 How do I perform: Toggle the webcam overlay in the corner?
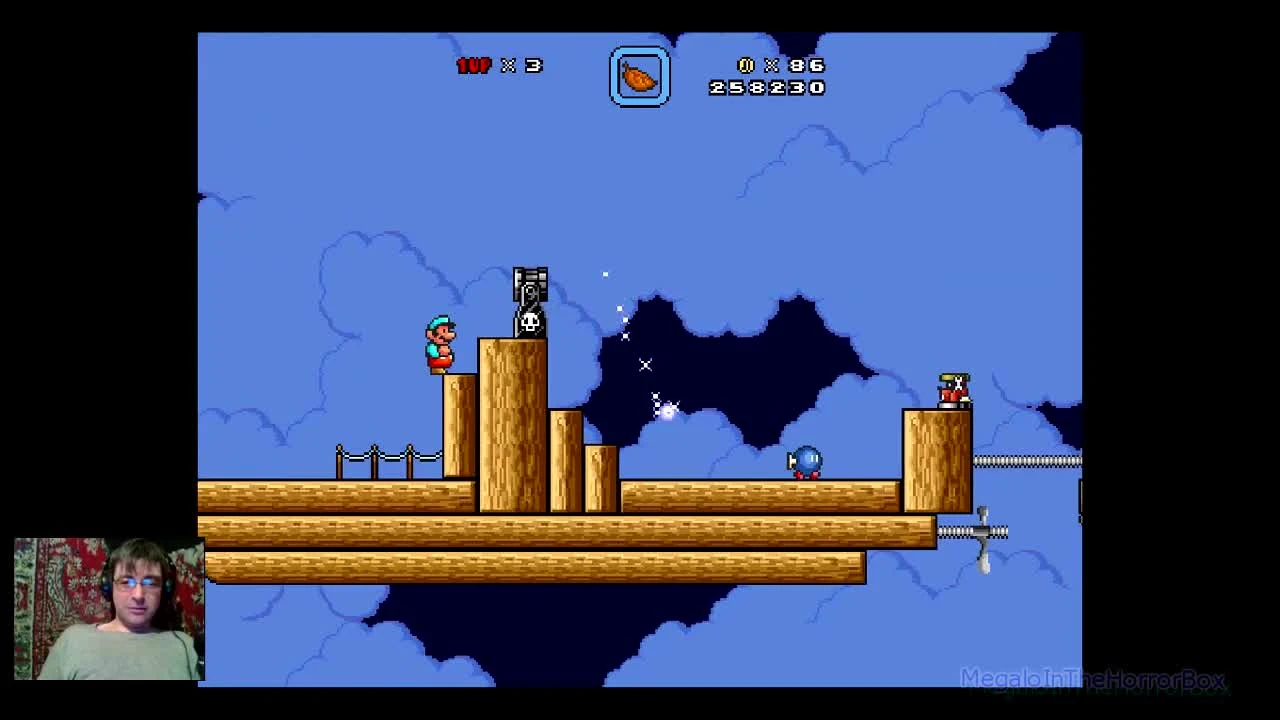click(x=105, y=610)
